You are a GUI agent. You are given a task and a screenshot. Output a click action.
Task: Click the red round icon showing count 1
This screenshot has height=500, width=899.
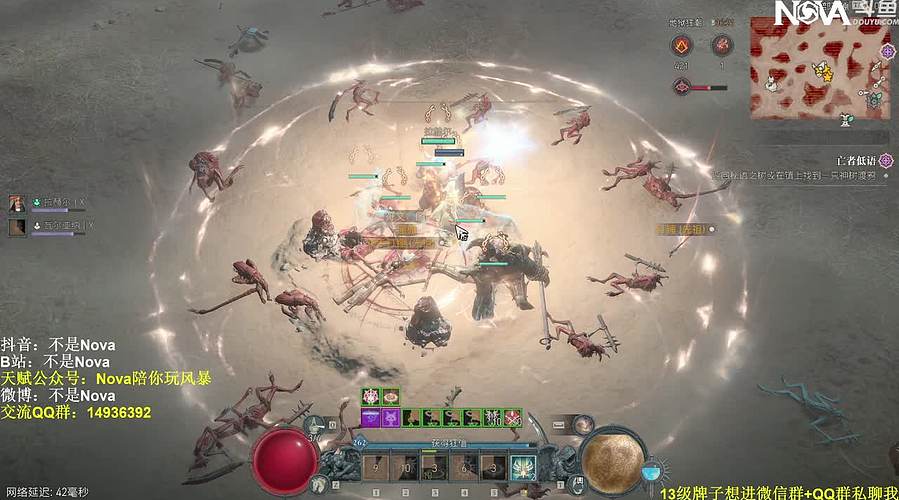pyautogui.click(x=722, y=45)
